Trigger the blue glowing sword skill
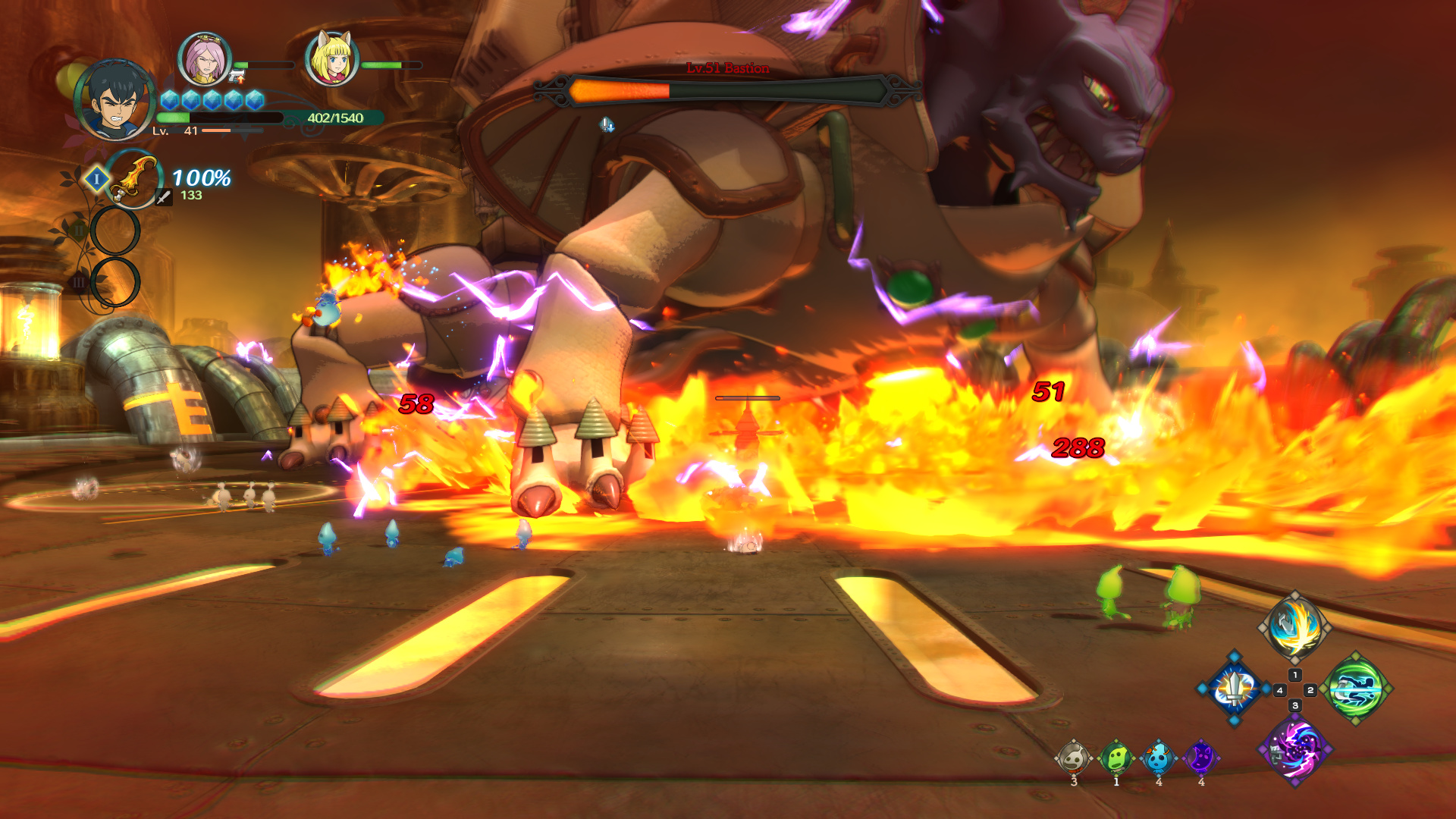The width and height of the screenshot is (1456, 819). pyautogui.click(x=1235, y=689)
